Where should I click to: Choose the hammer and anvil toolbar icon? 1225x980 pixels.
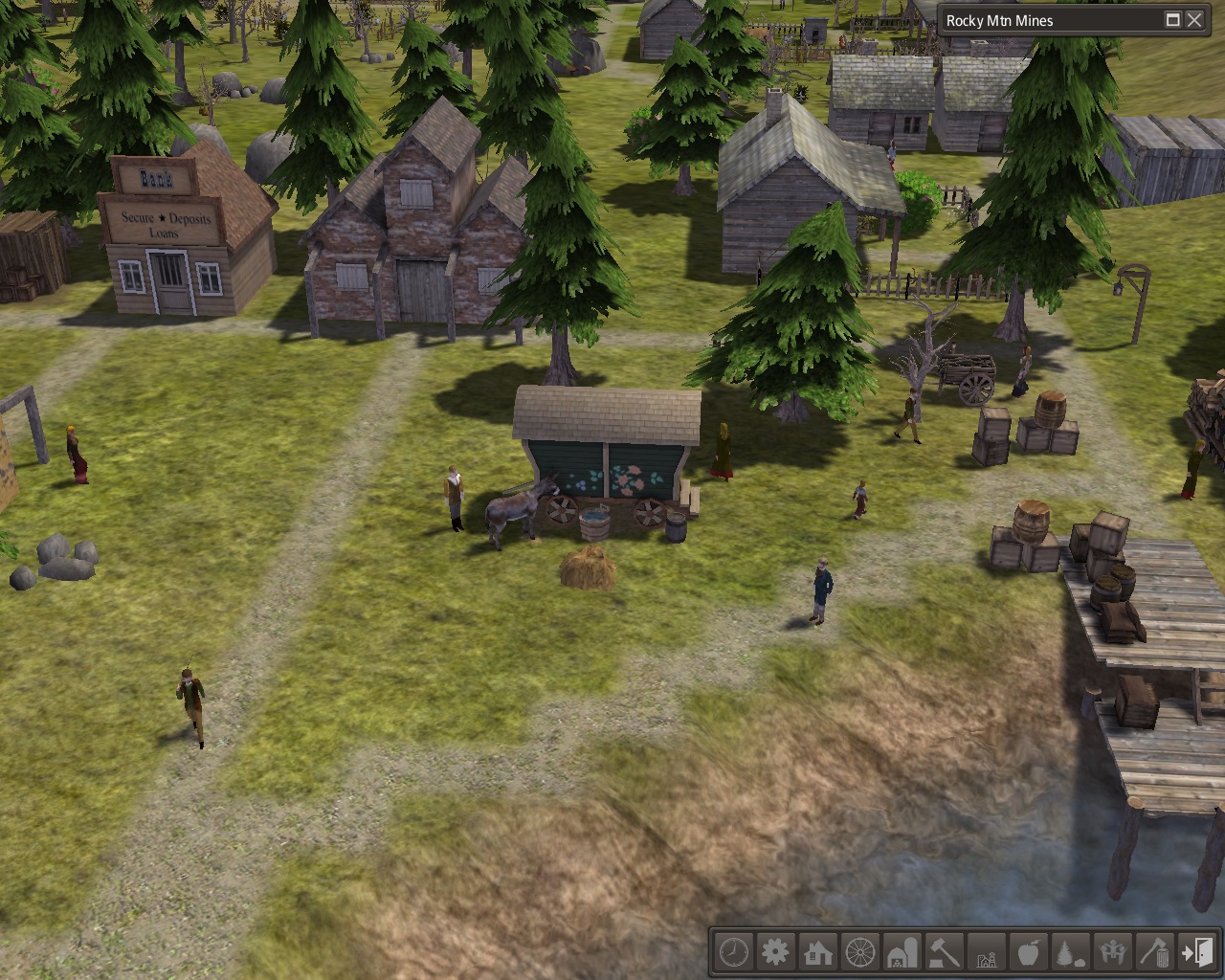[945, 952]
